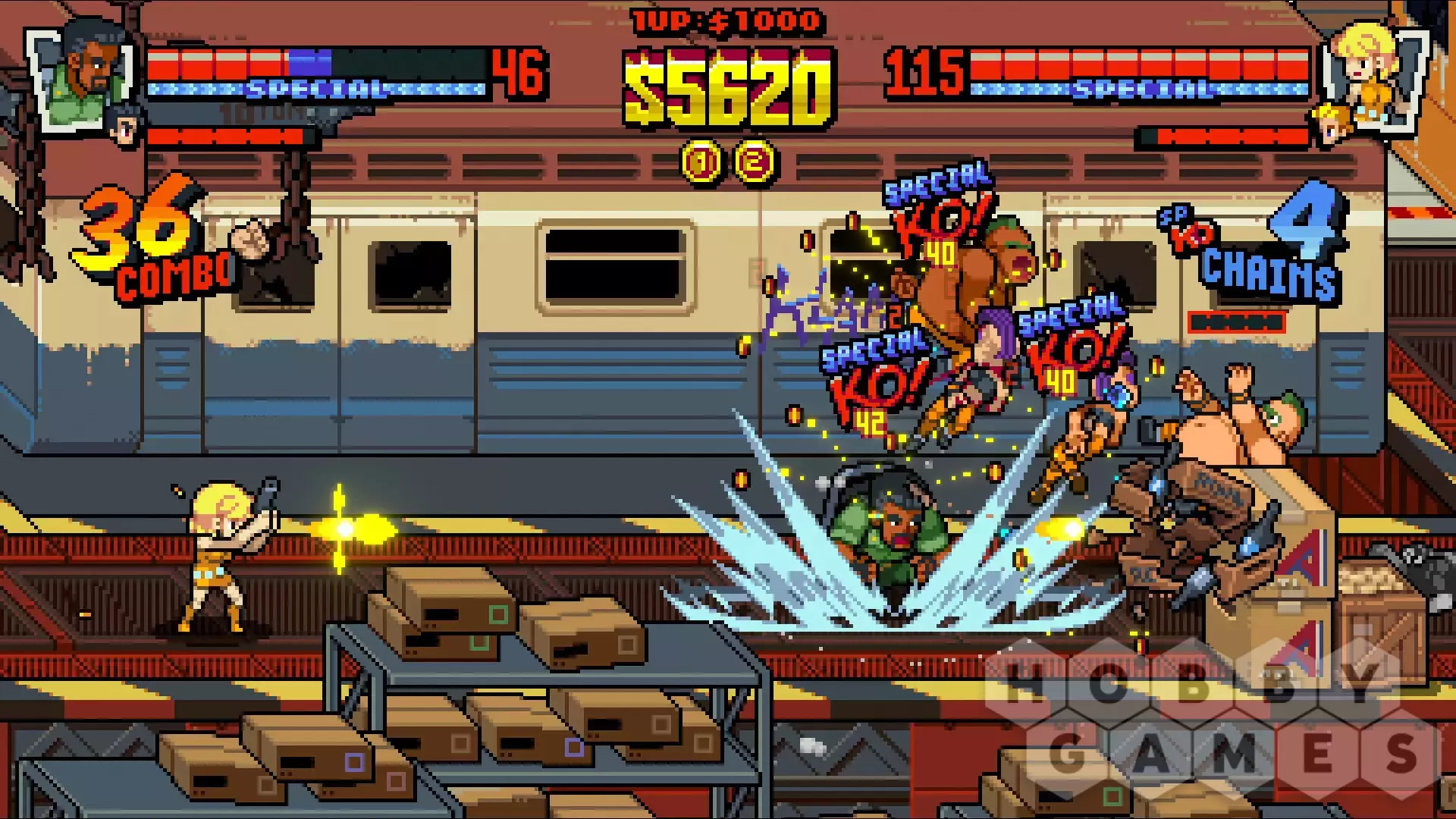Click the Hobby Games watermark logo
1456x819 pixels.
point(1213,720)
